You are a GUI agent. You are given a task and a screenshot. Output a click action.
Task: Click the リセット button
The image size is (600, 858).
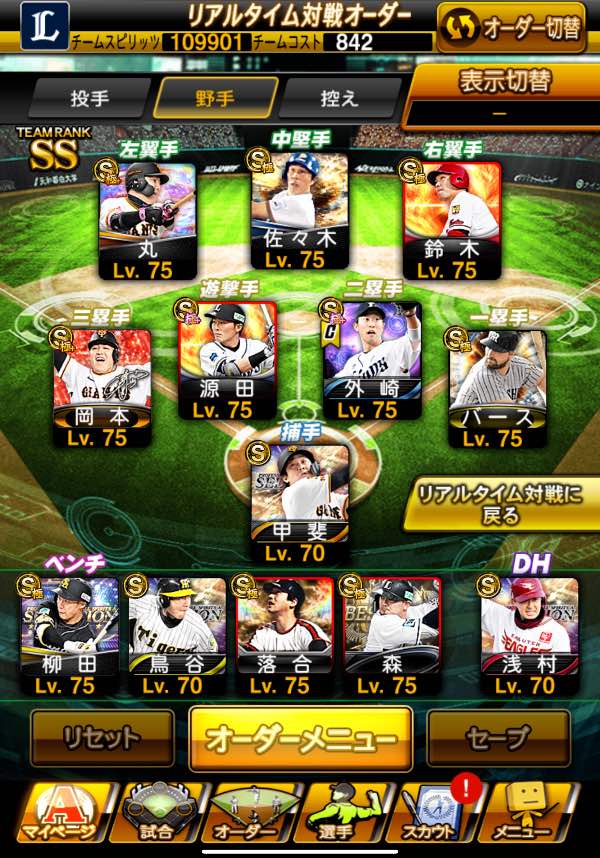[101, 739]
